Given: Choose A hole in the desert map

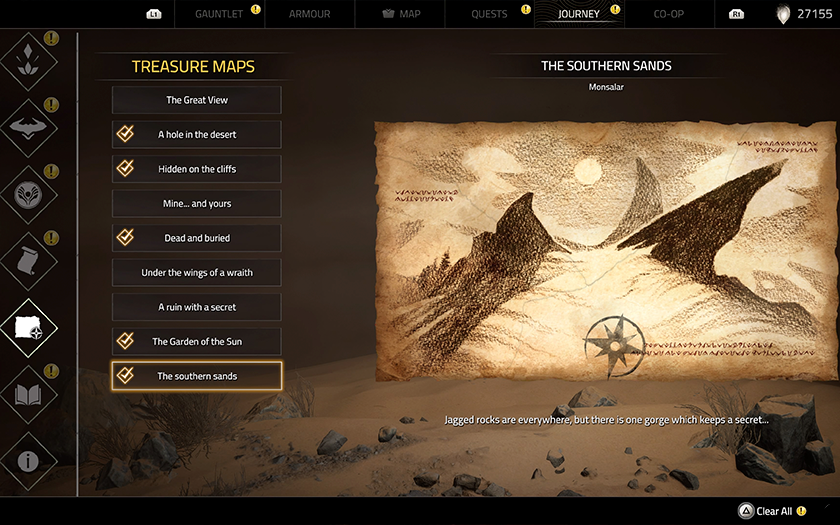Looking at the screenshot, I should pos(196,135).
